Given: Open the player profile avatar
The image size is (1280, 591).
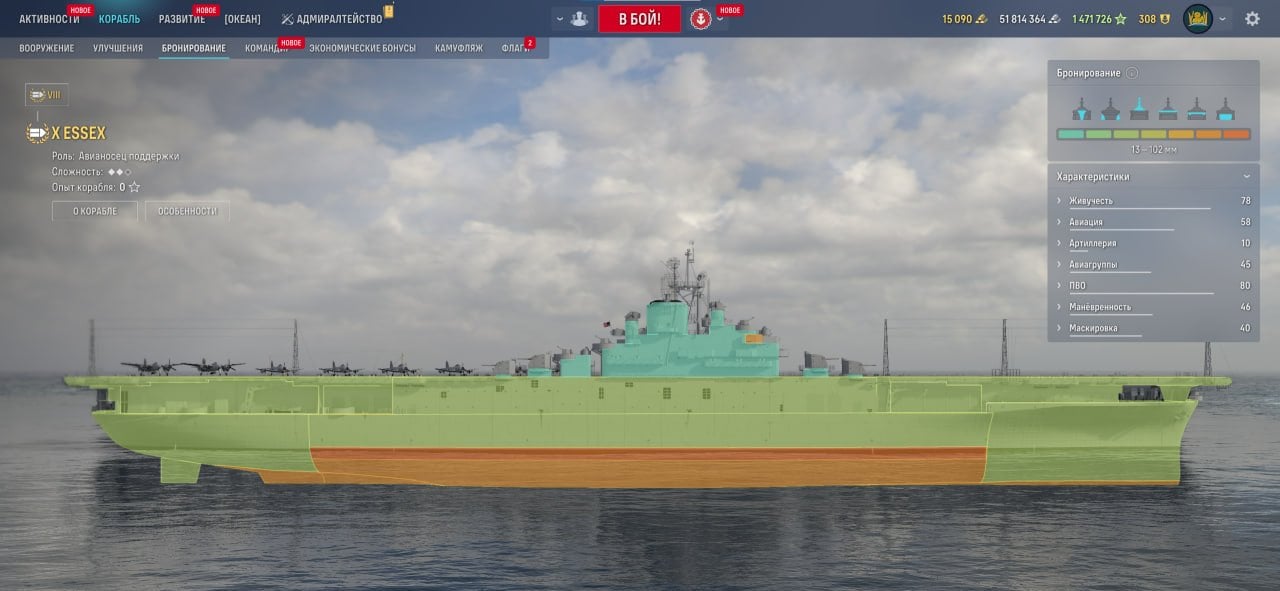Looking at the screenshot, I should (x=1197, y=19).
